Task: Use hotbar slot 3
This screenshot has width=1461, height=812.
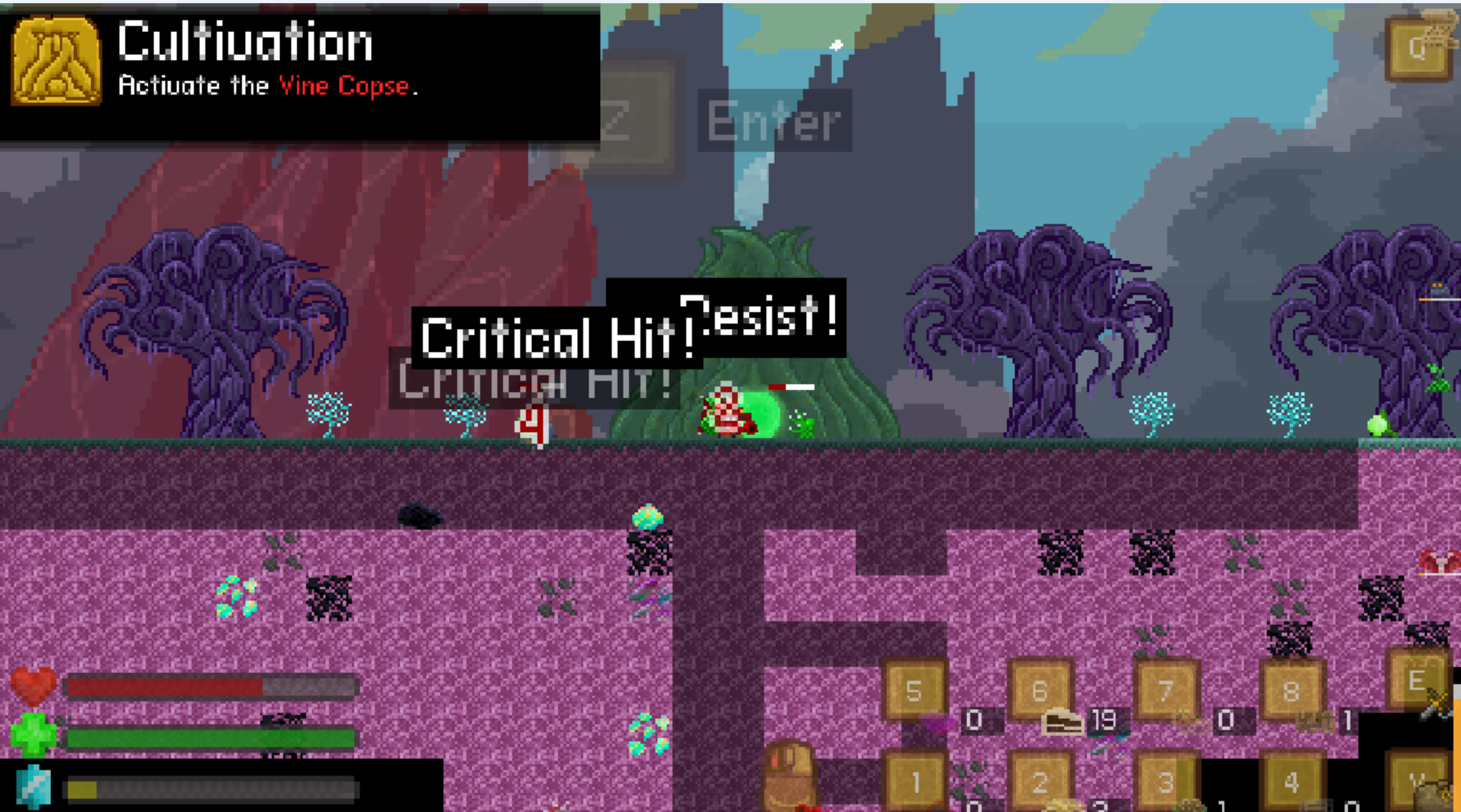Action: pyautogui.click(x=1166, y=782)
